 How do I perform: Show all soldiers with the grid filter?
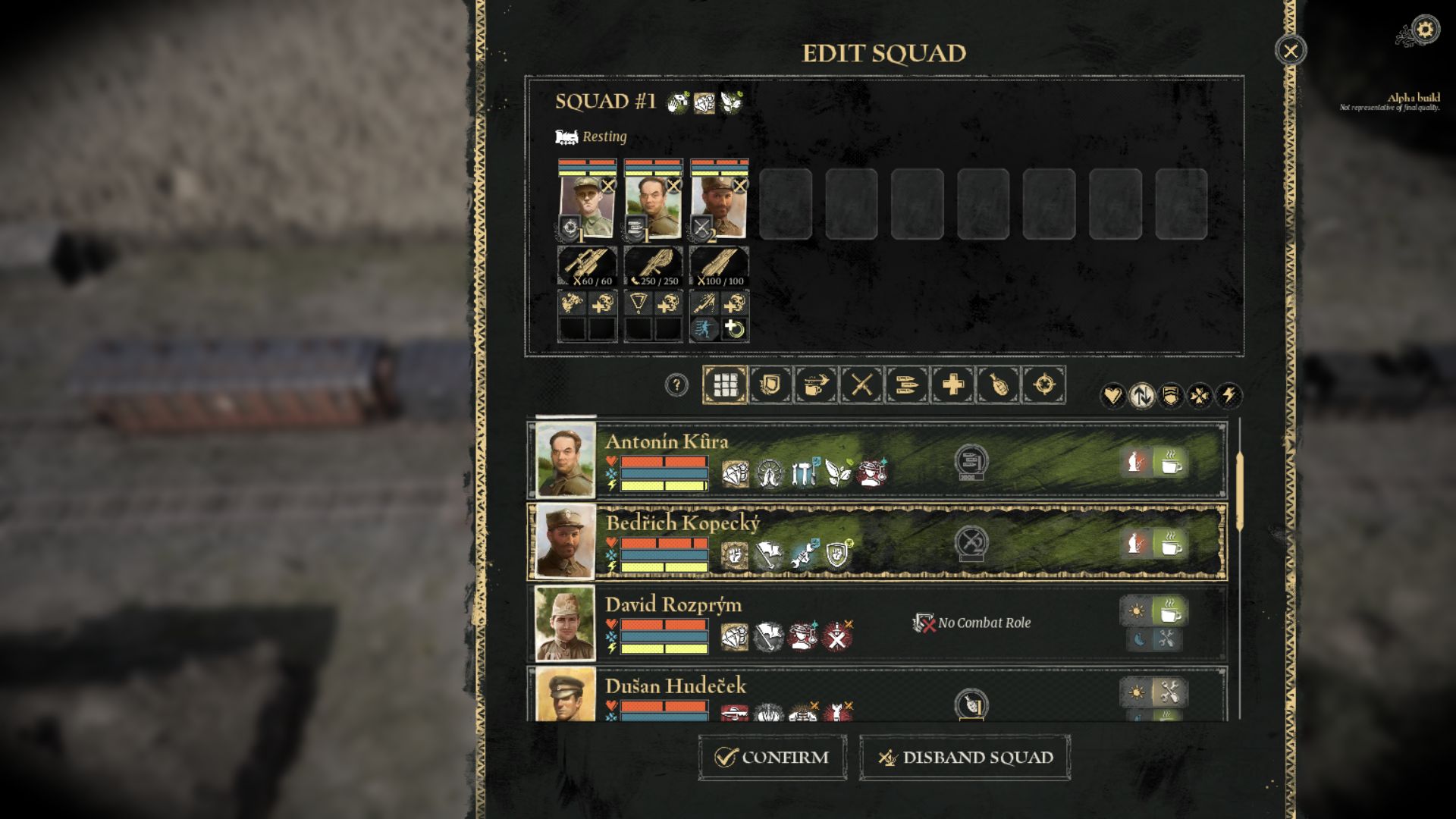tap(725, 385)
